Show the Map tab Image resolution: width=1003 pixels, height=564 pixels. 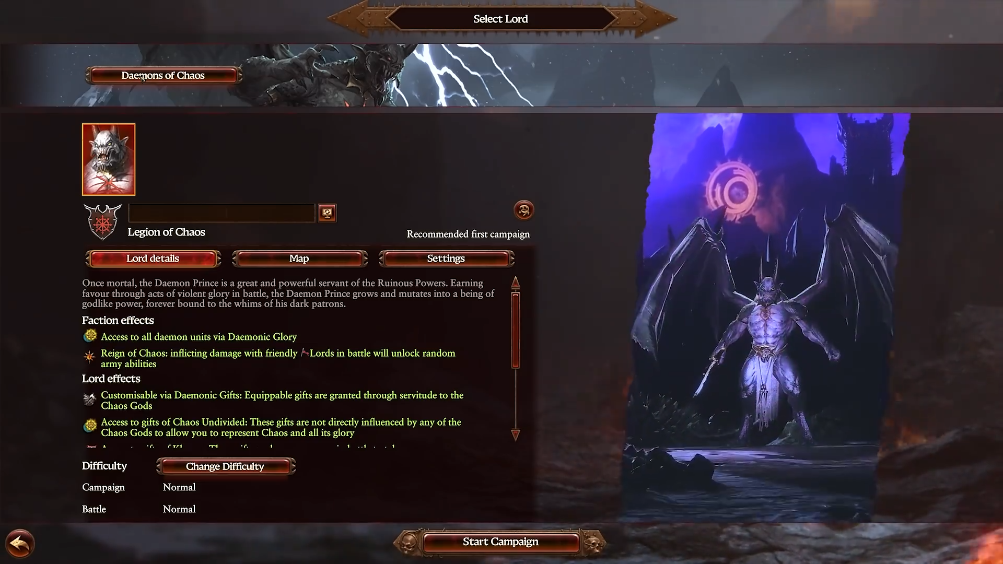coord(299,259)
